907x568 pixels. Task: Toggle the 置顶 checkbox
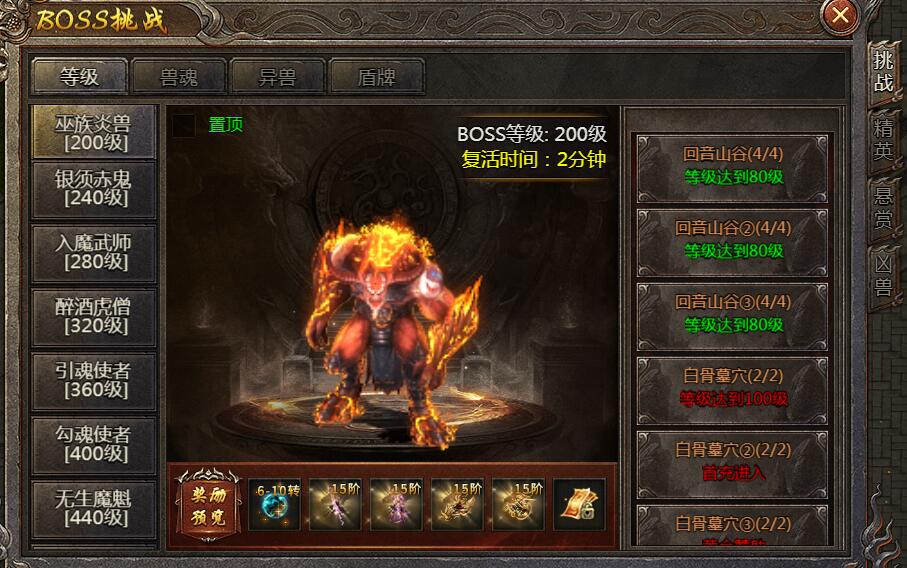(x=184, y=125)
